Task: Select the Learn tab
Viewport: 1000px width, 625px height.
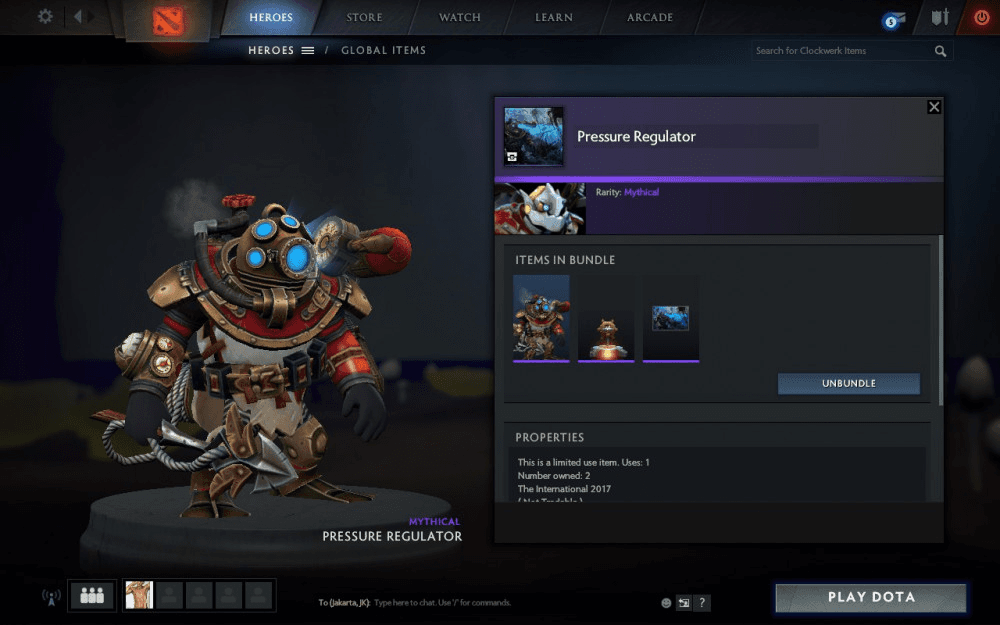Action: 553,17
